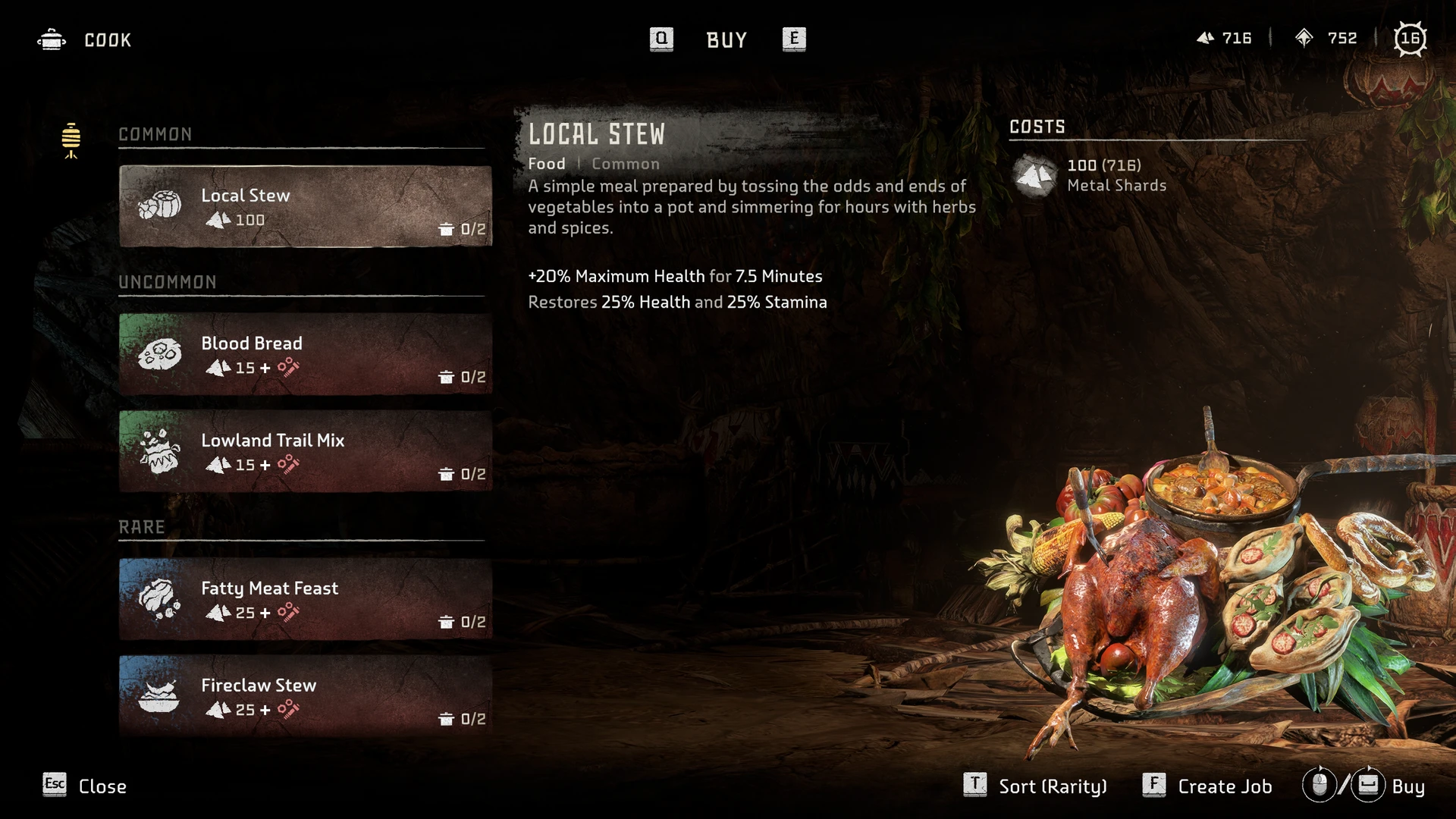Click the yellow food category icon

click(x=71, y=140)
